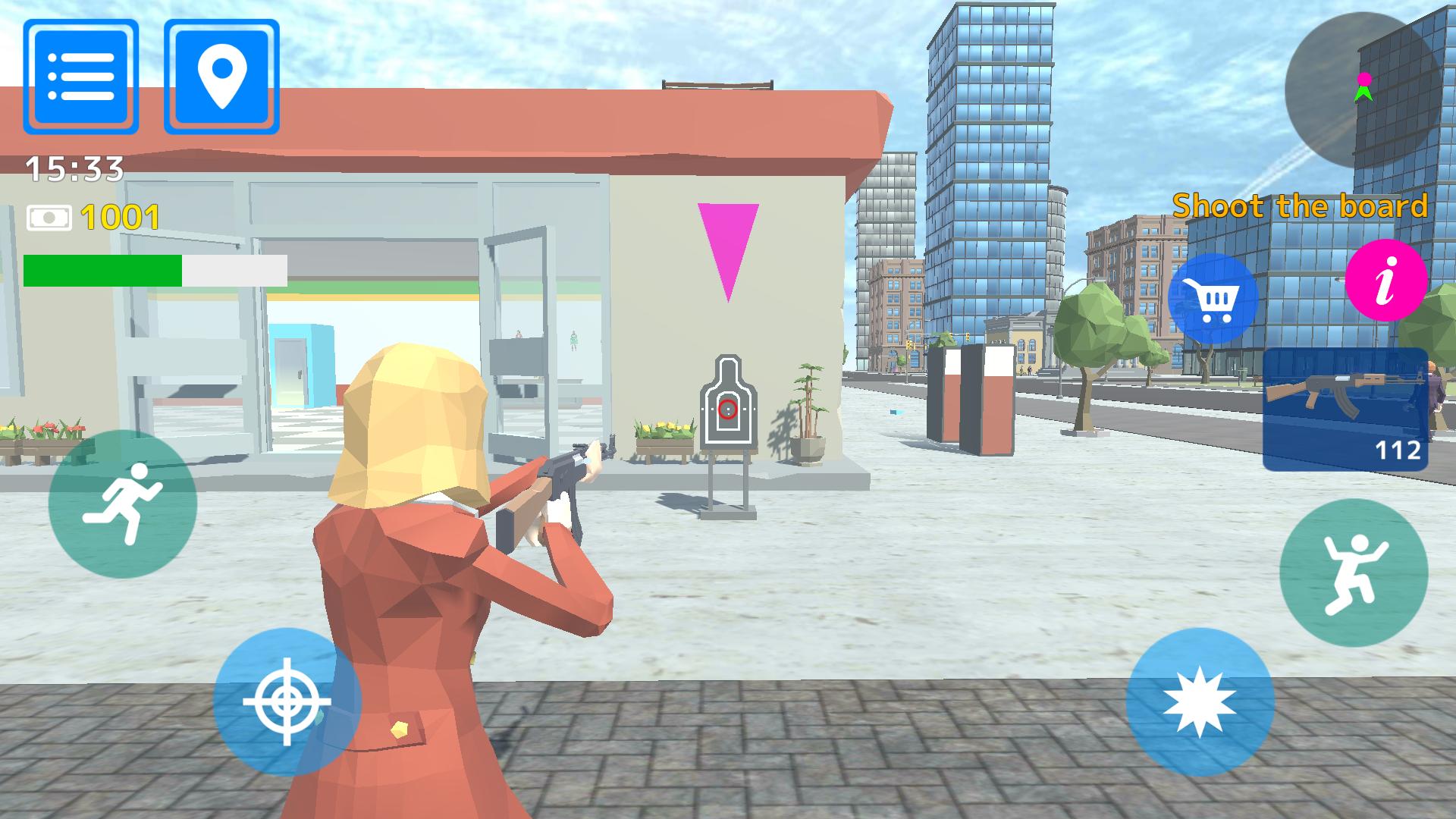1456x819 pixels.
Task: Open the map location pin button
Action: [221, 77]
